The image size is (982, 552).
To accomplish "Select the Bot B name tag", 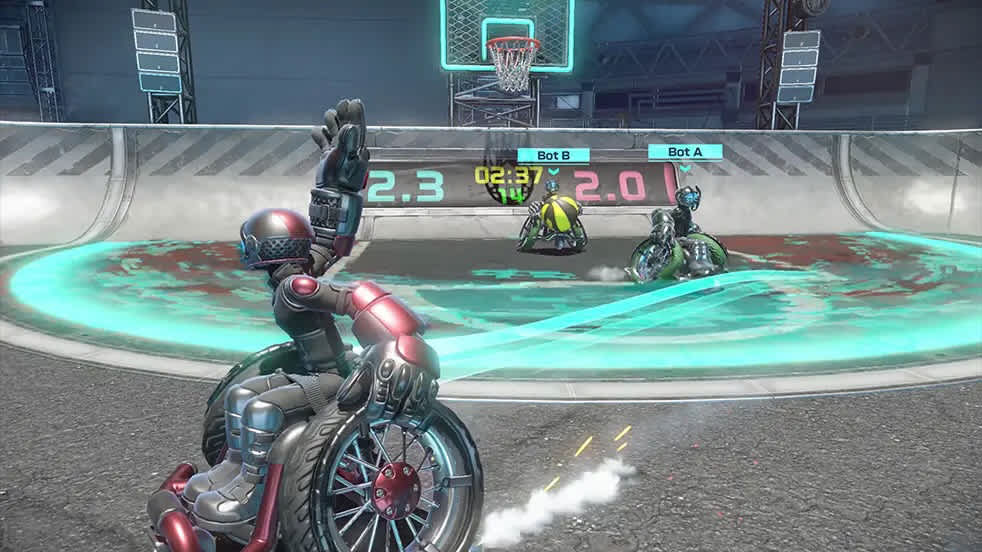I will click(553, 155).
